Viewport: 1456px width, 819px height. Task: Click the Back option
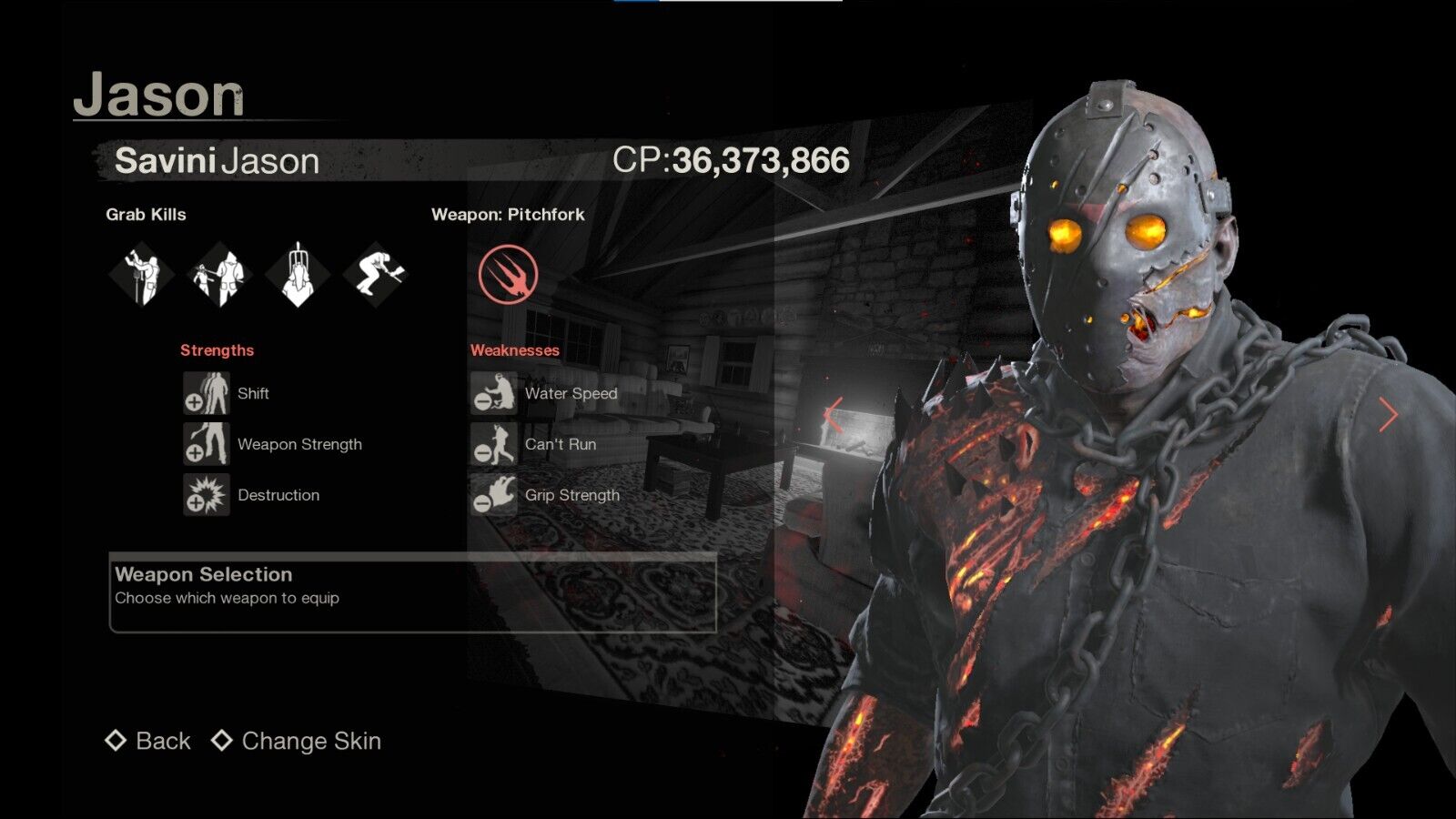[149, 741]
